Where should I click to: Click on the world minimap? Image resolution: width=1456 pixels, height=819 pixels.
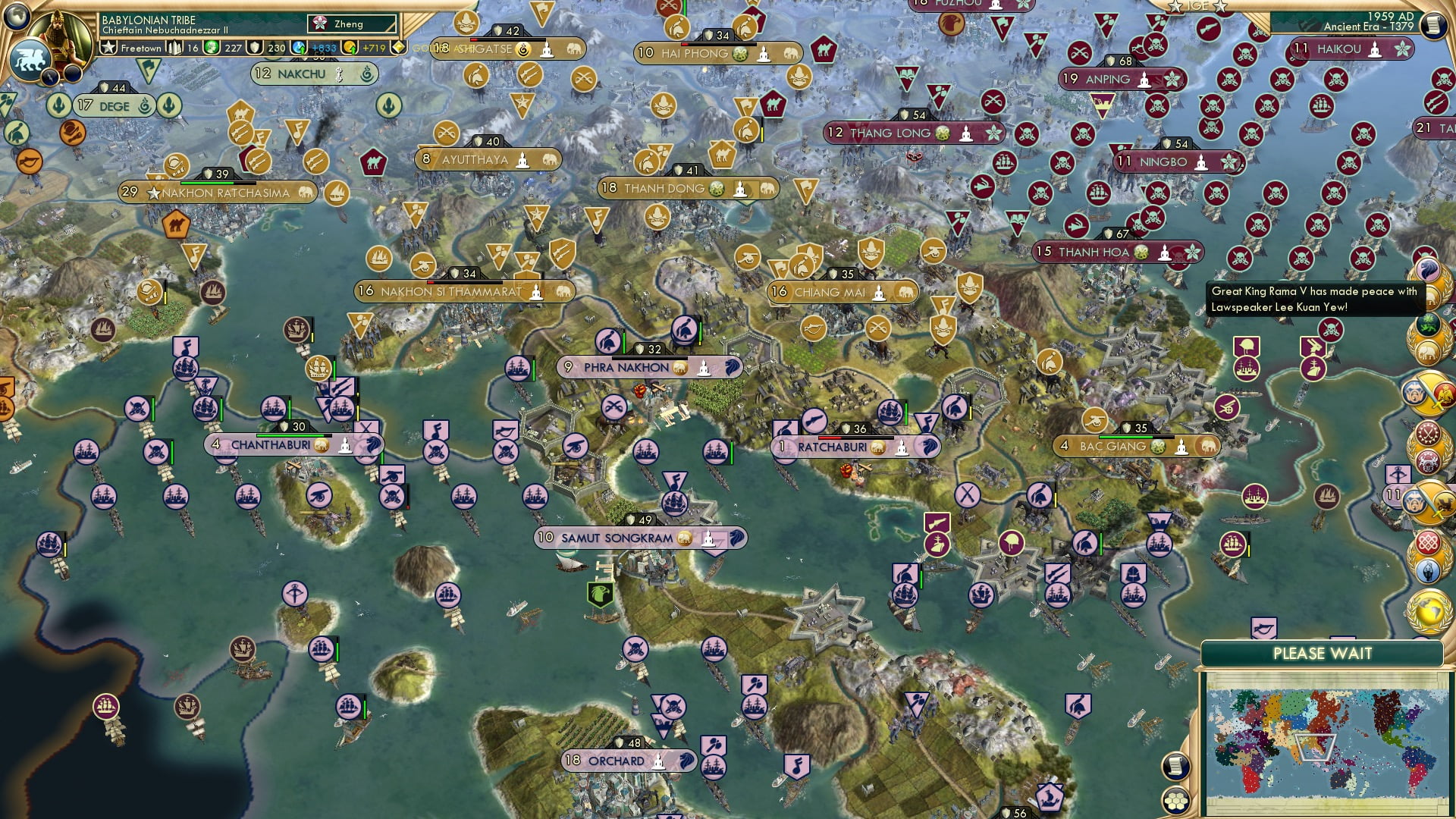1326,742
